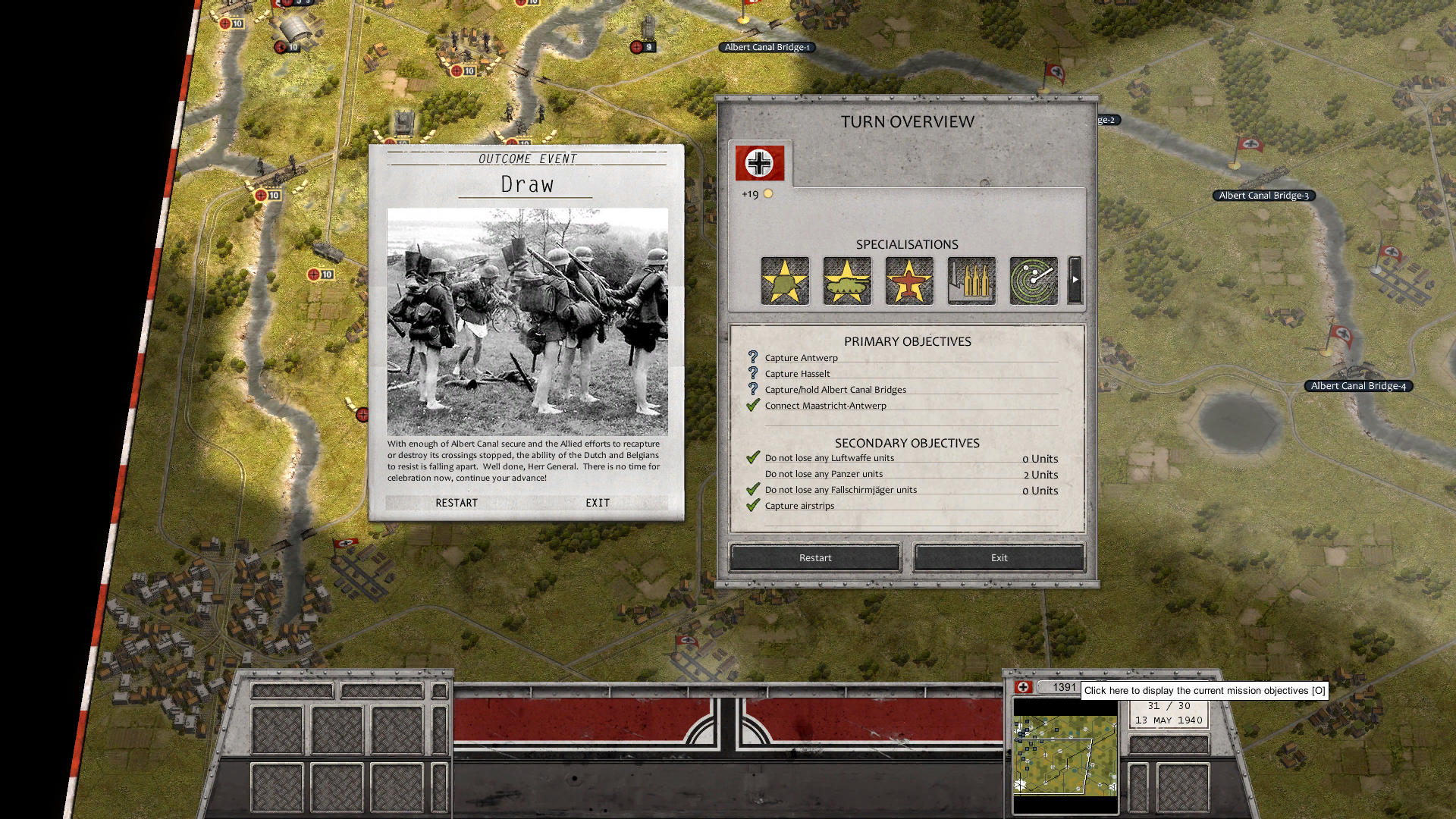Screen dimensions: 1456x819
Task: Click RESTART in the Outcome Event window
Action: (457, 502)
